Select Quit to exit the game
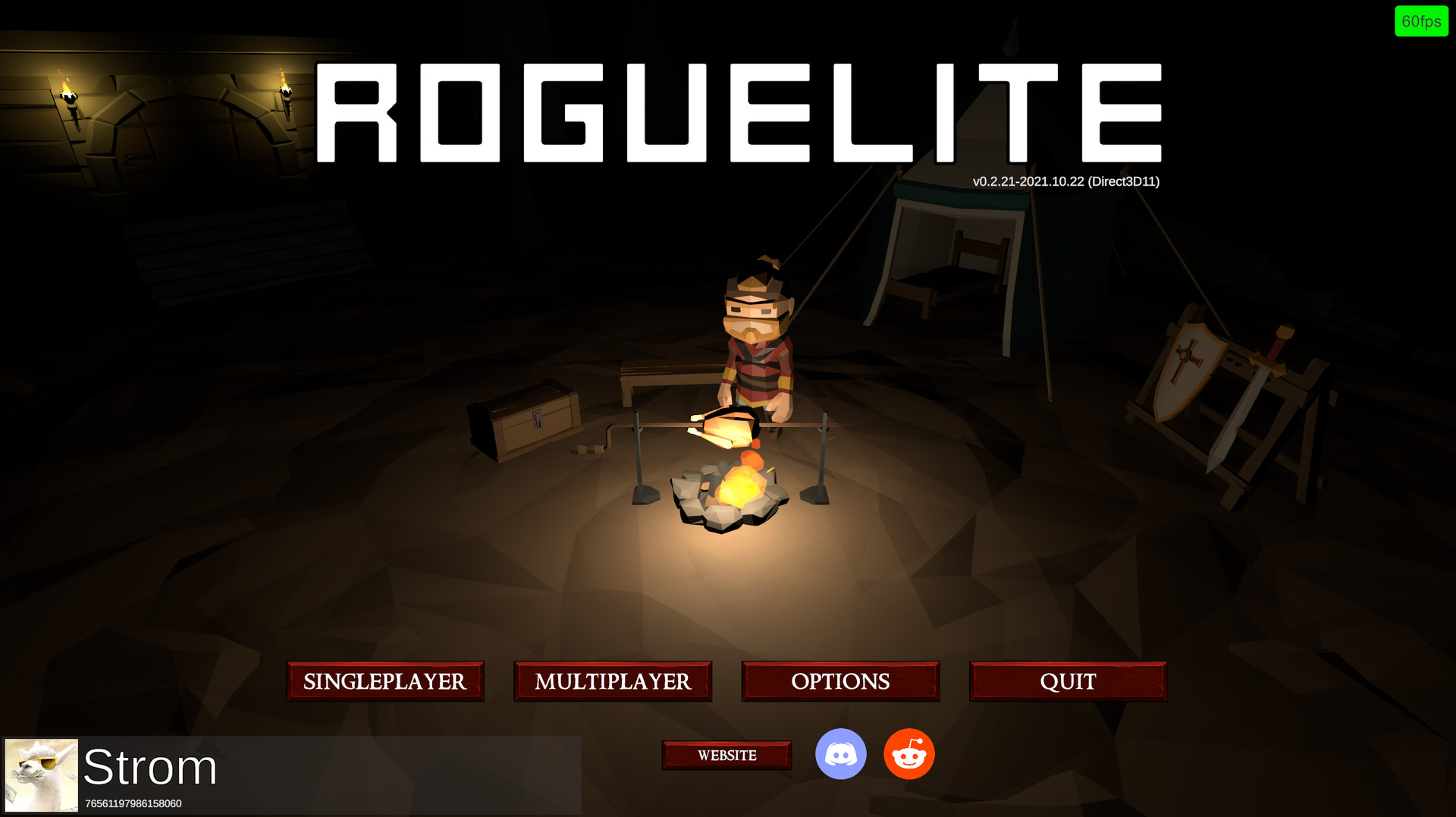The image size is (1456, 817). tap(1068, 681)
